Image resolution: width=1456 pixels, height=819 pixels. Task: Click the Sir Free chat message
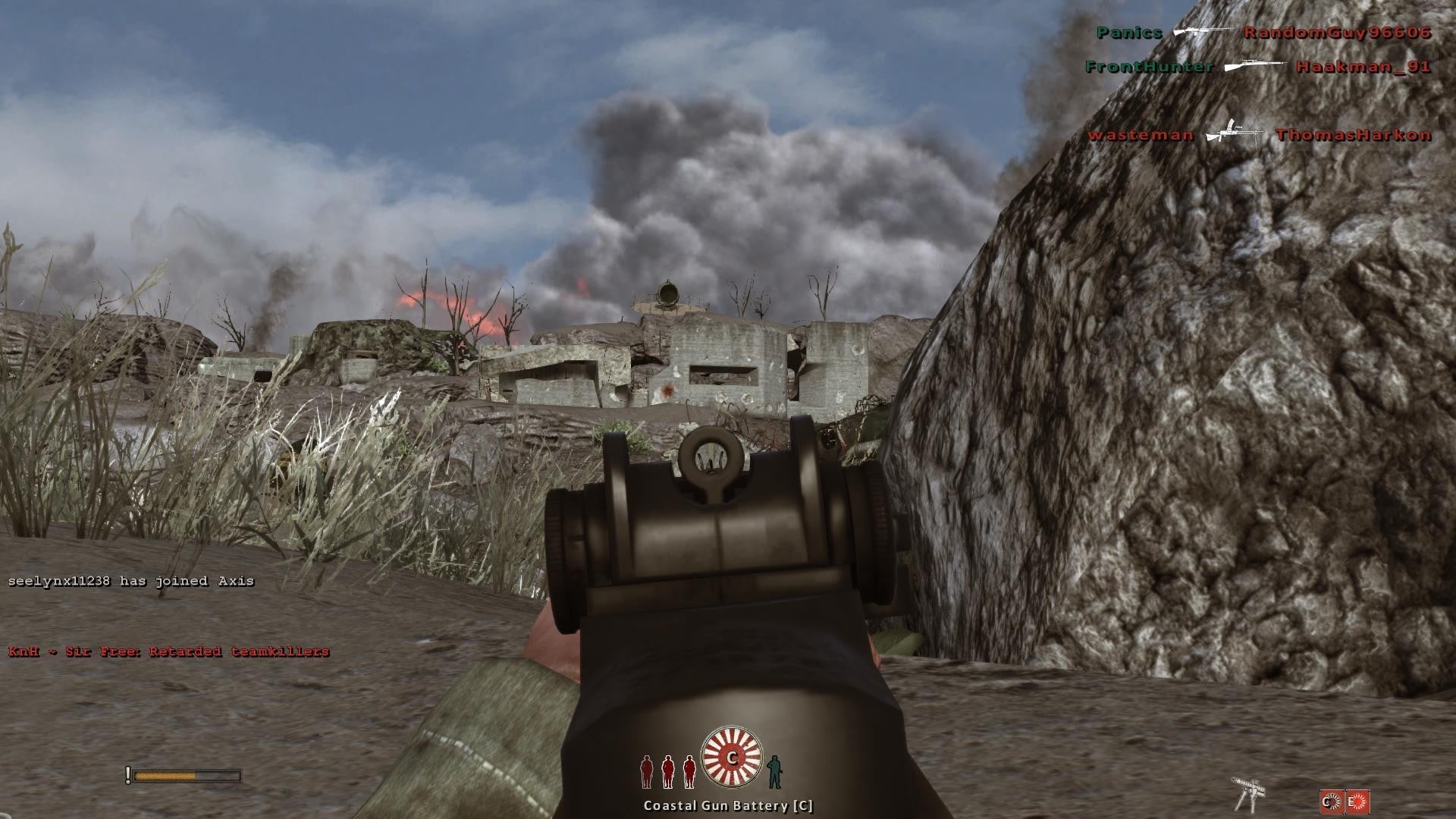[169, 651]
